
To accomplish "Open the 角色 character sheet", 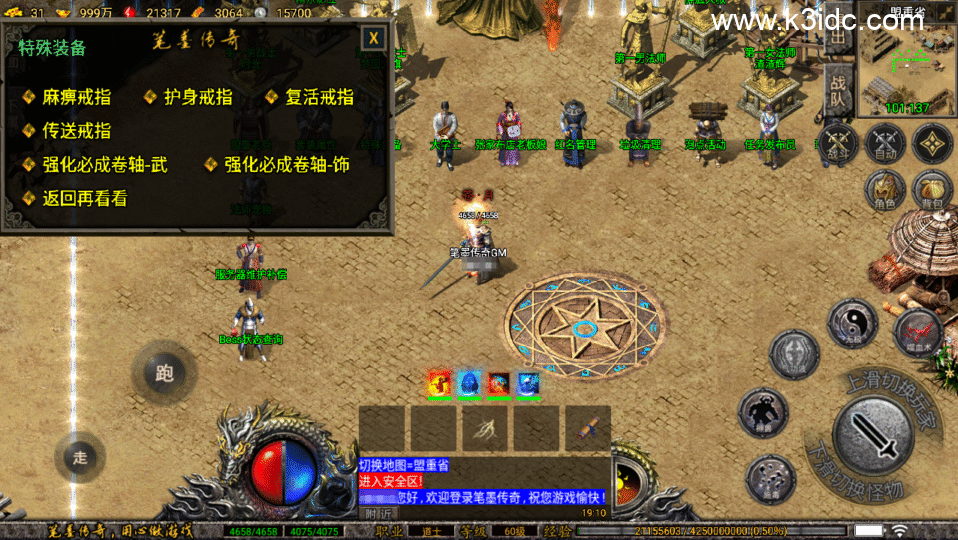I will [884, 188].
